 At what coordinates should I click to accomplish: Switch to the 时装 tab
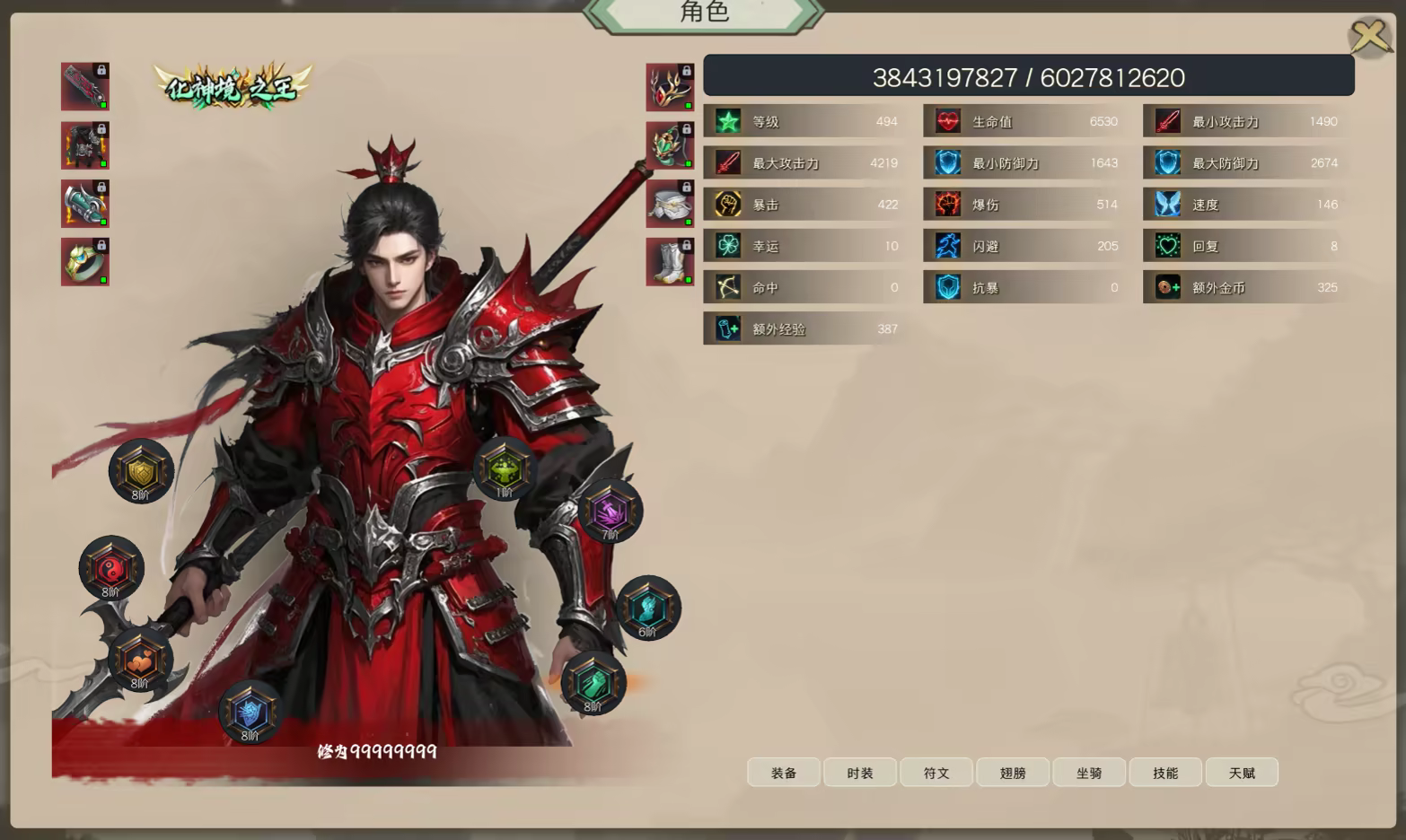click(859, 772)
